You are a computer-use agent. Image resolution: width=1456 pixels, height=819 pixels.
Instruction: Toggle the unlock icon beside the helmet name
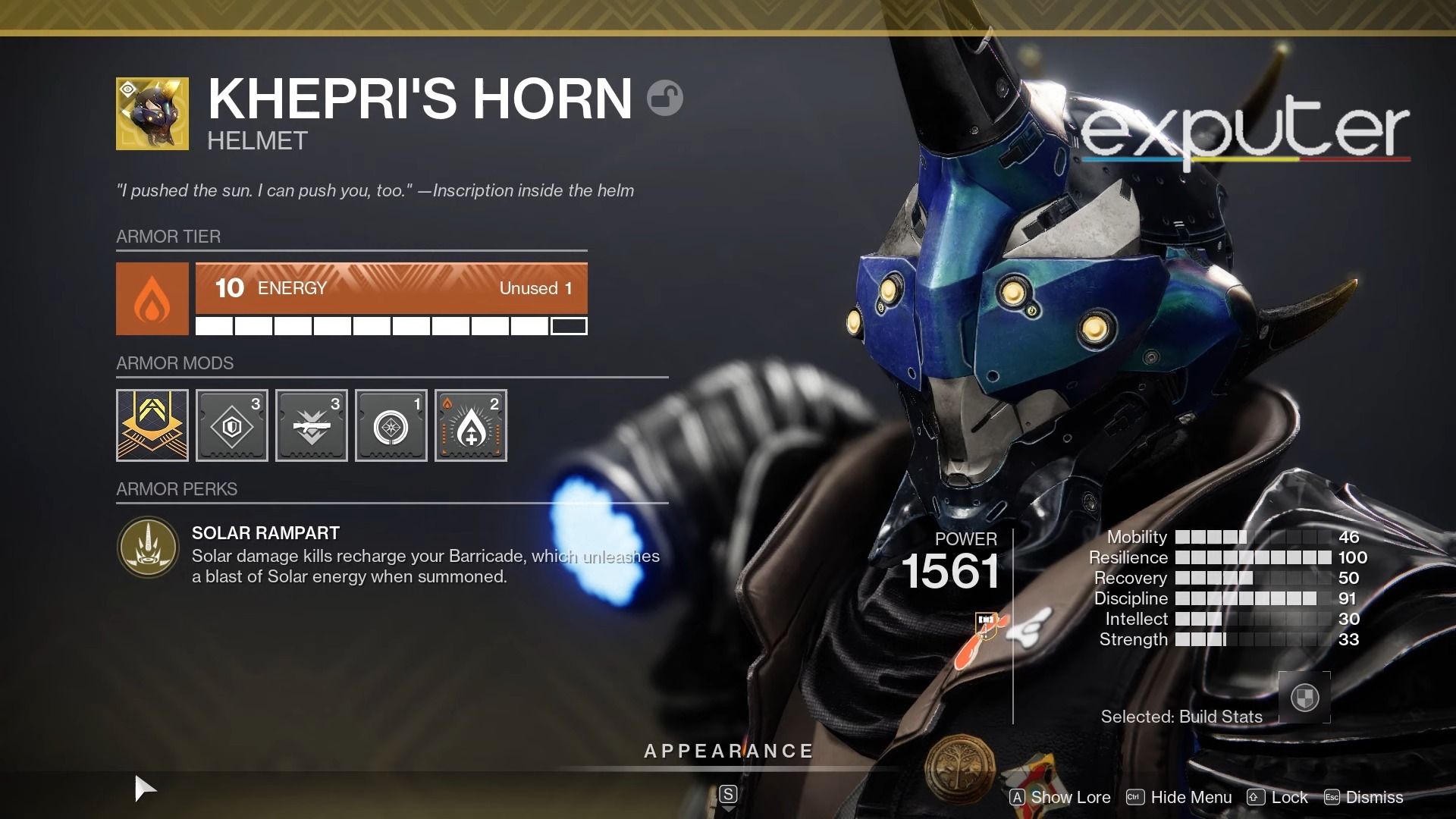(664, 98)
